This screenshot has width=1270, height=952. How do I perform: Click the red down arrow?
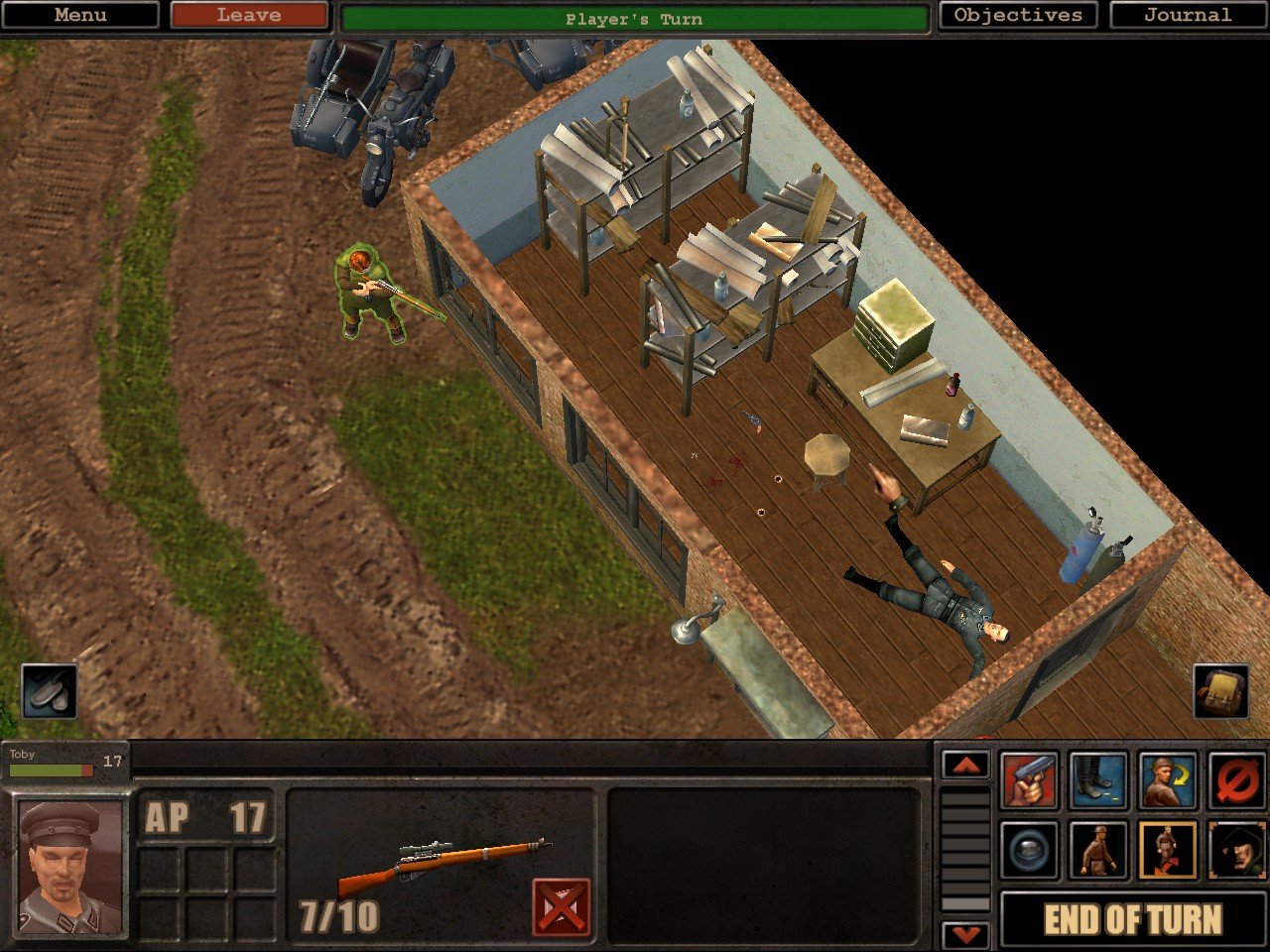click(x=965, y=934)
